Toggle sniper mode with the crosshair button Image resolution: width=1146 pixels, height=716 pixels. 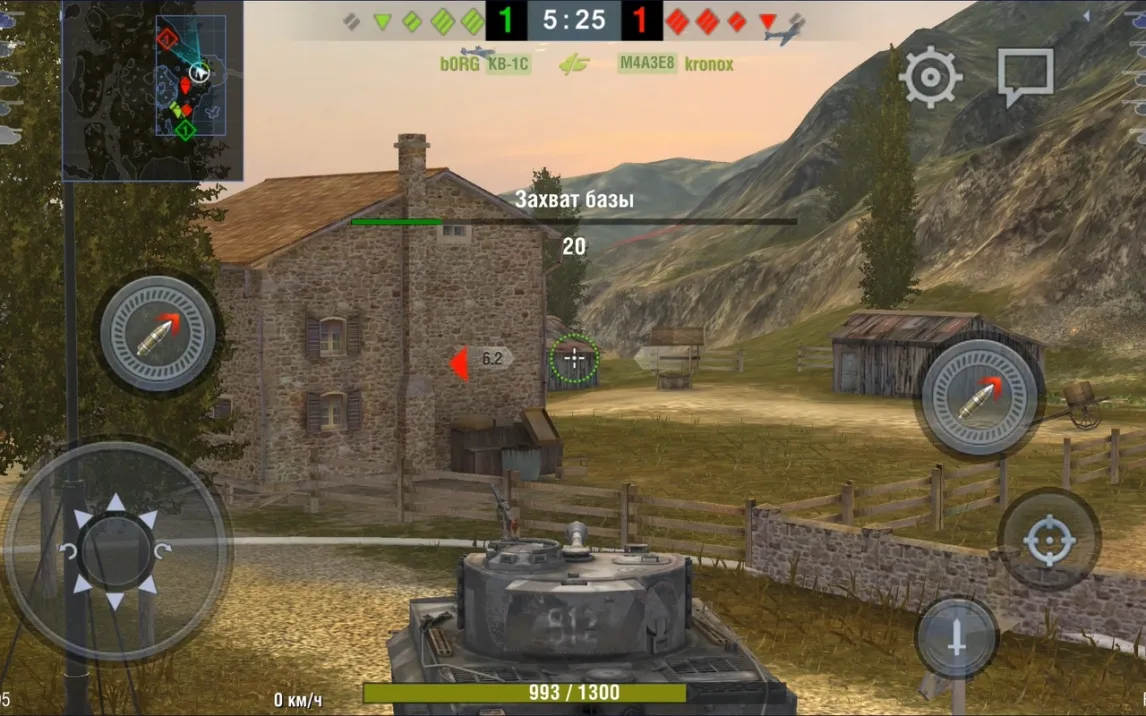coord(1049,542)
